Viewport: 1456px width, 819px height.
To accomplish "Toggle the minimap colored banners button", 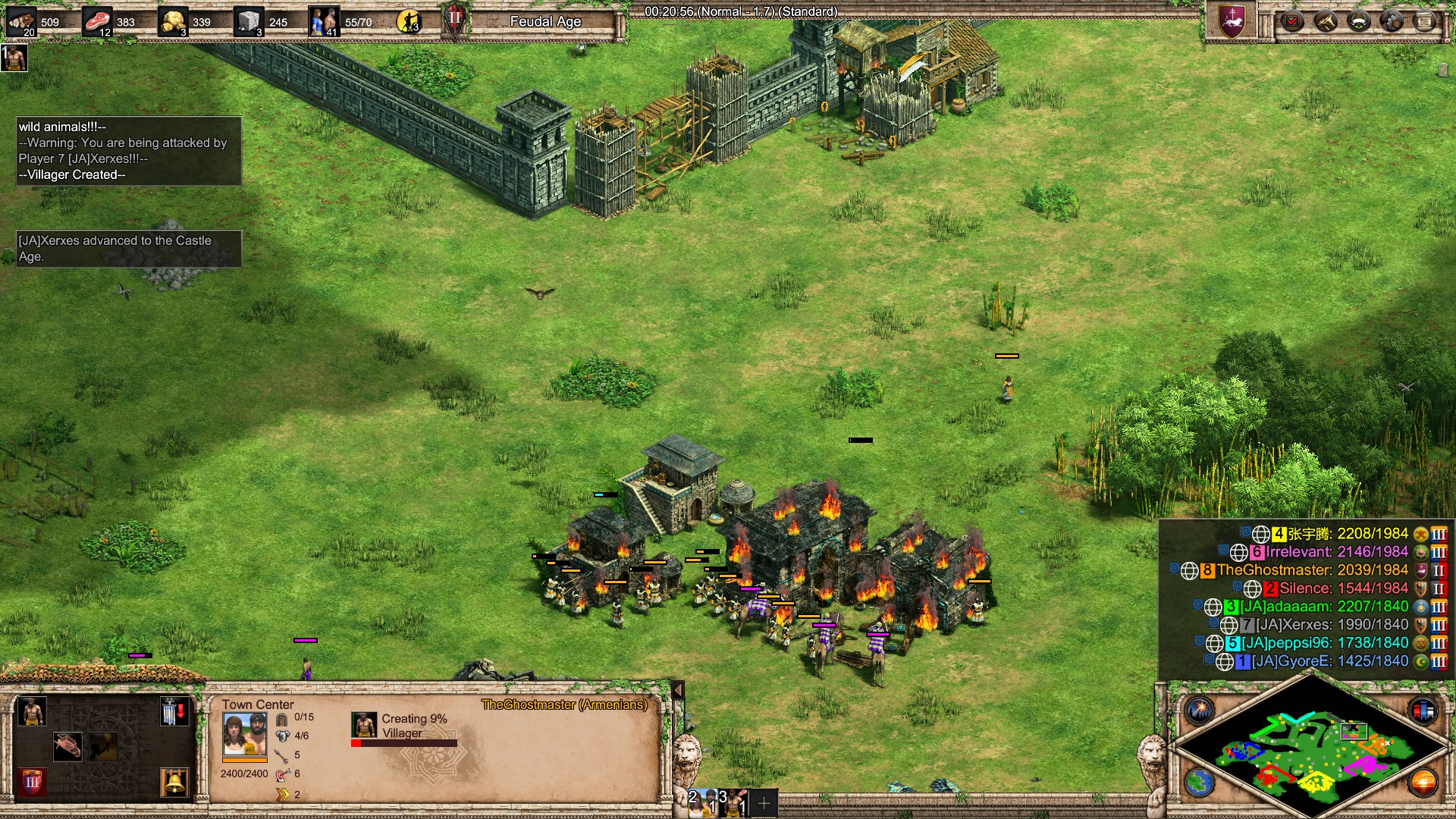I will point(1423,711).
